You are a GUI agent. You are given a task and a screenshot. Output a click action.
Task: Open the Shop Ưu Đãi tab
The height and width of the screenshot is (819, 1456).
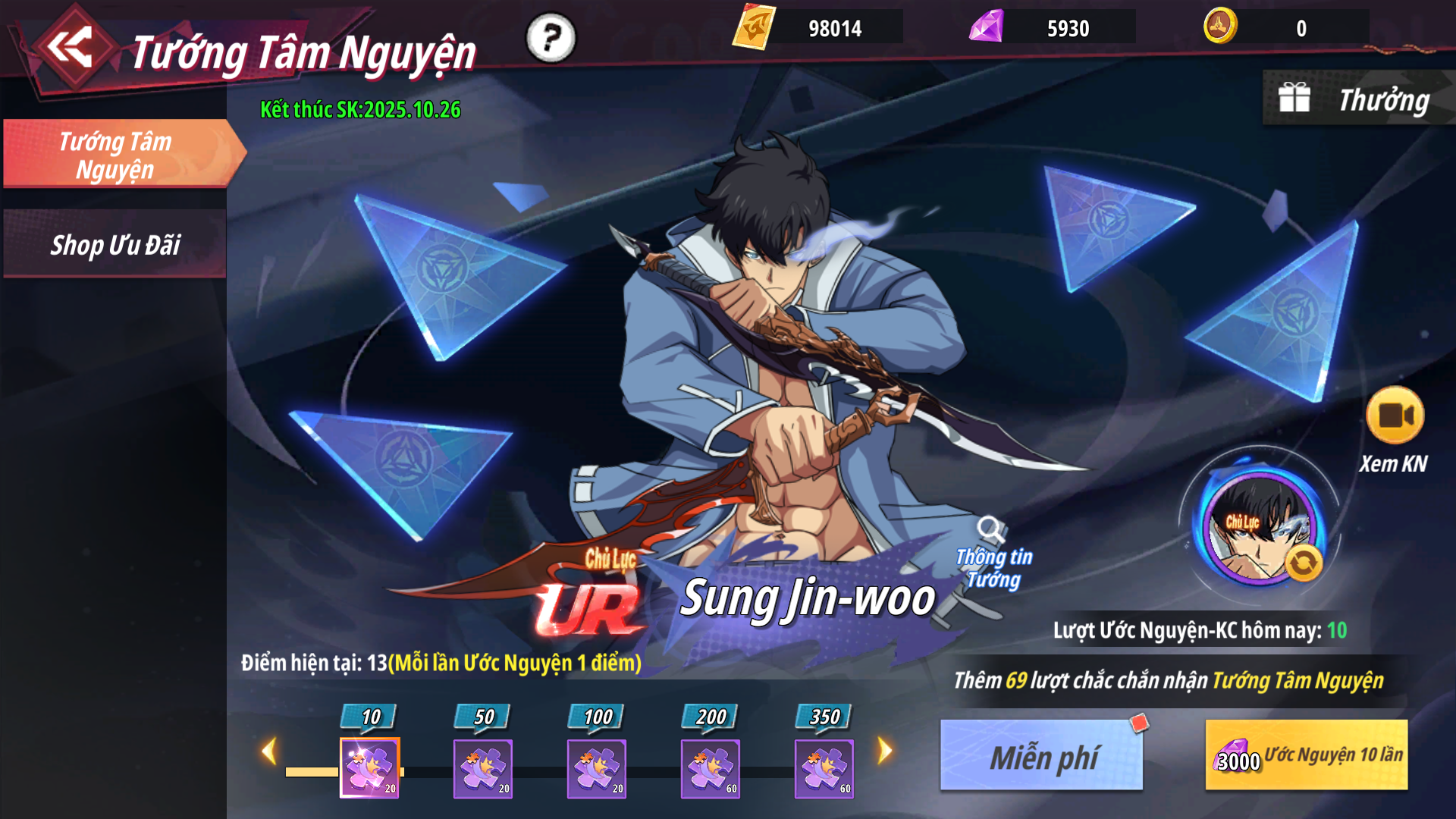115,245
